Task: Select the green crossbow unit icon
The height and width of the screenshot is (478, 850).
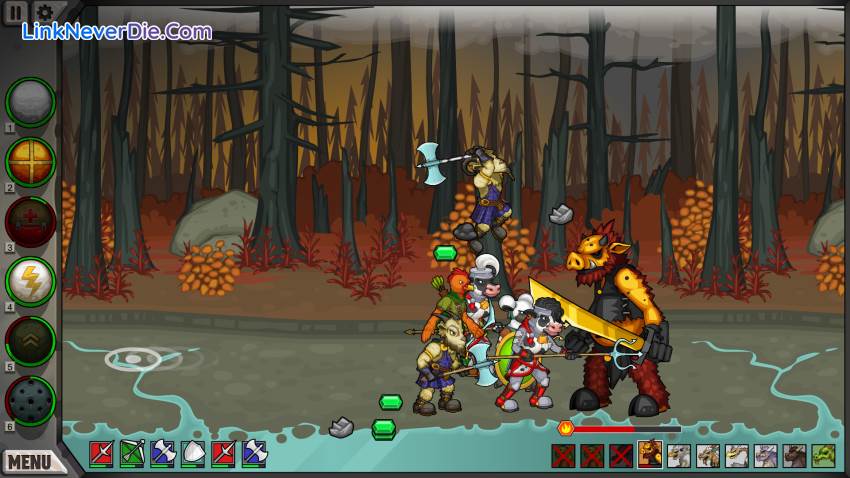Action: [x=132, y=454]
